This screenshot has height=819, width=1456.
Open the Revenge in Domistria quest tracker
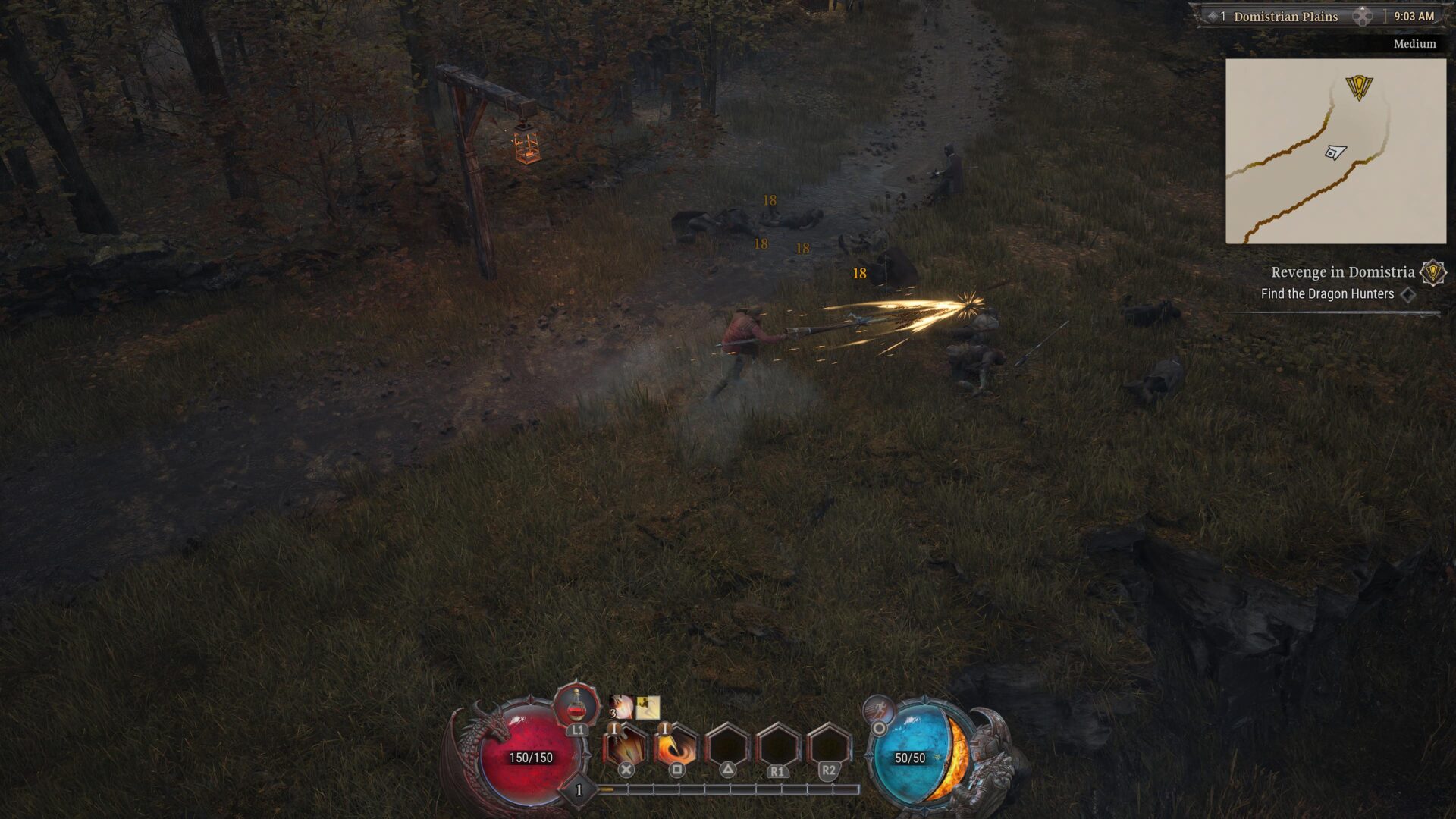(x=1342, y=272)
